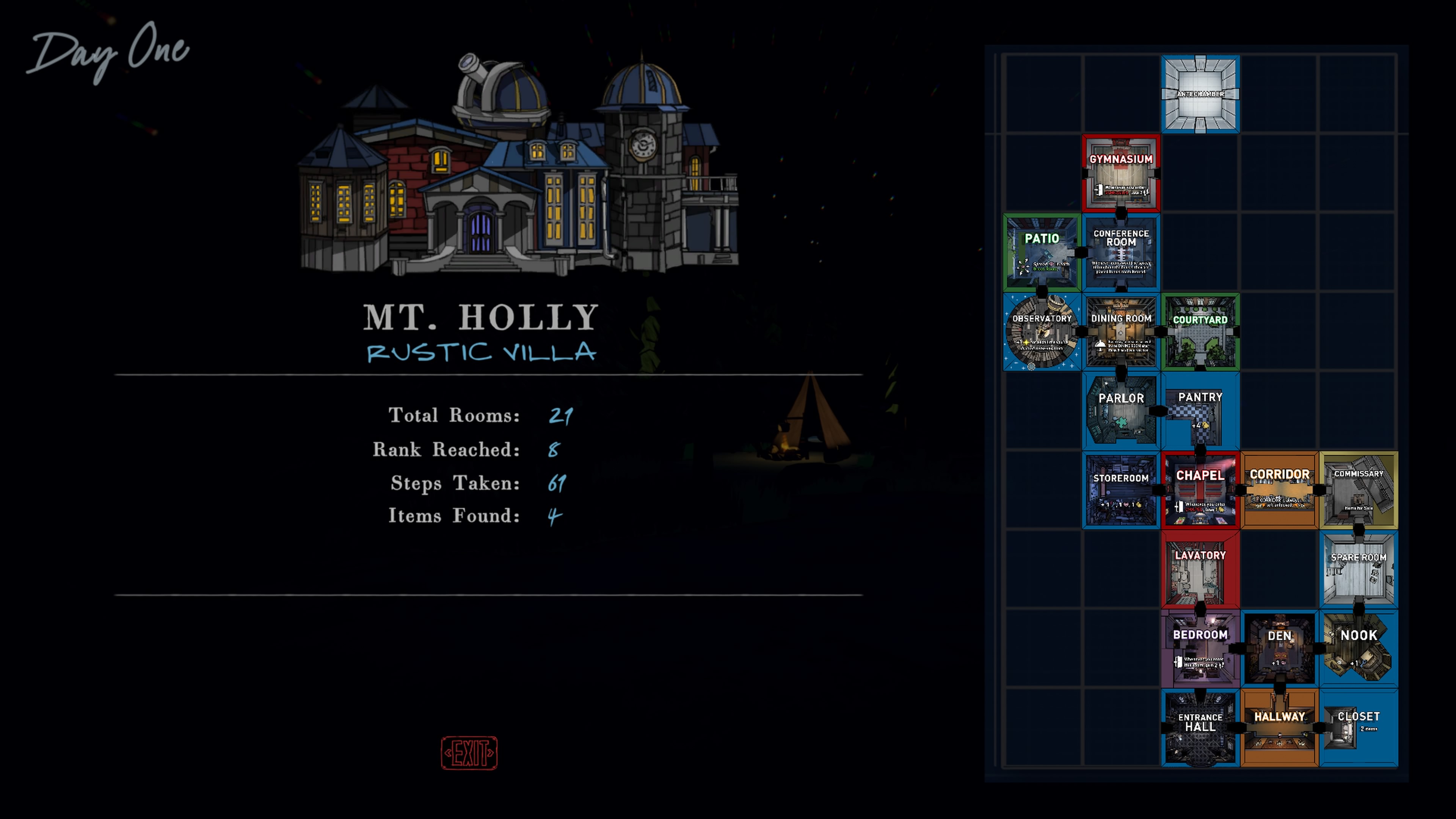The width and height of the screenshot is (1456, 819).
Task: Click the Commissary room tile
Action: pos(1358,490)
